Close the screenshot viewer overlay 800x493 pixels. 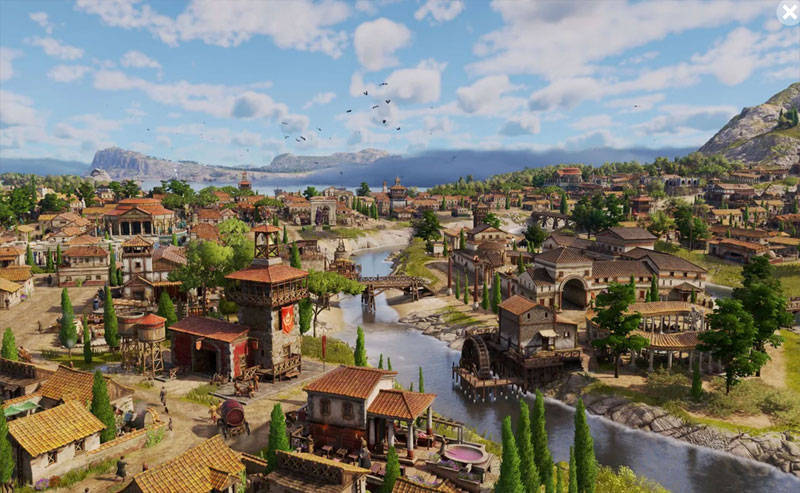[x=788, y=12]
